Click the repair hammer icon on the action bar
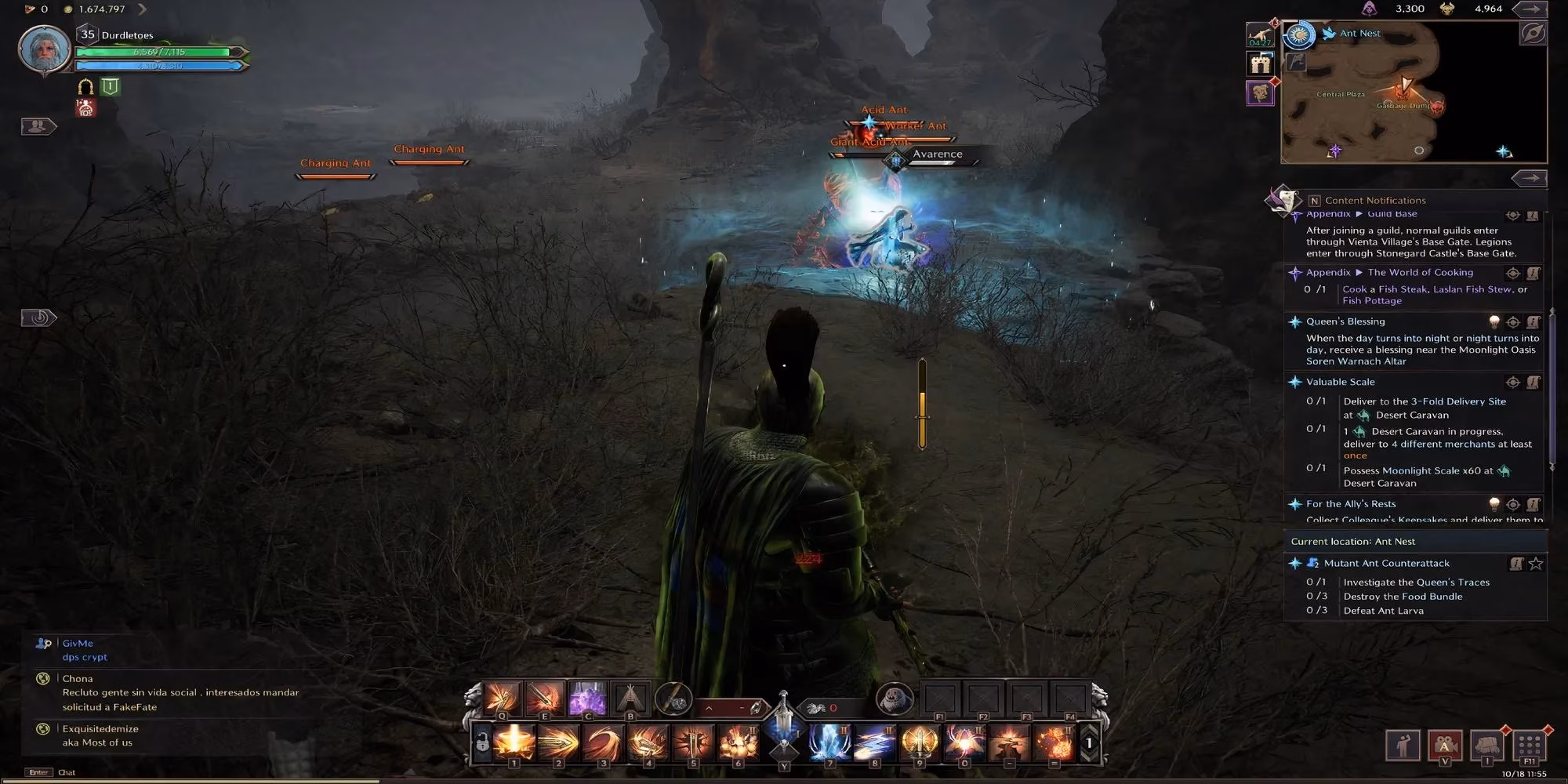The image size is (1568, 784). (673, 699)
